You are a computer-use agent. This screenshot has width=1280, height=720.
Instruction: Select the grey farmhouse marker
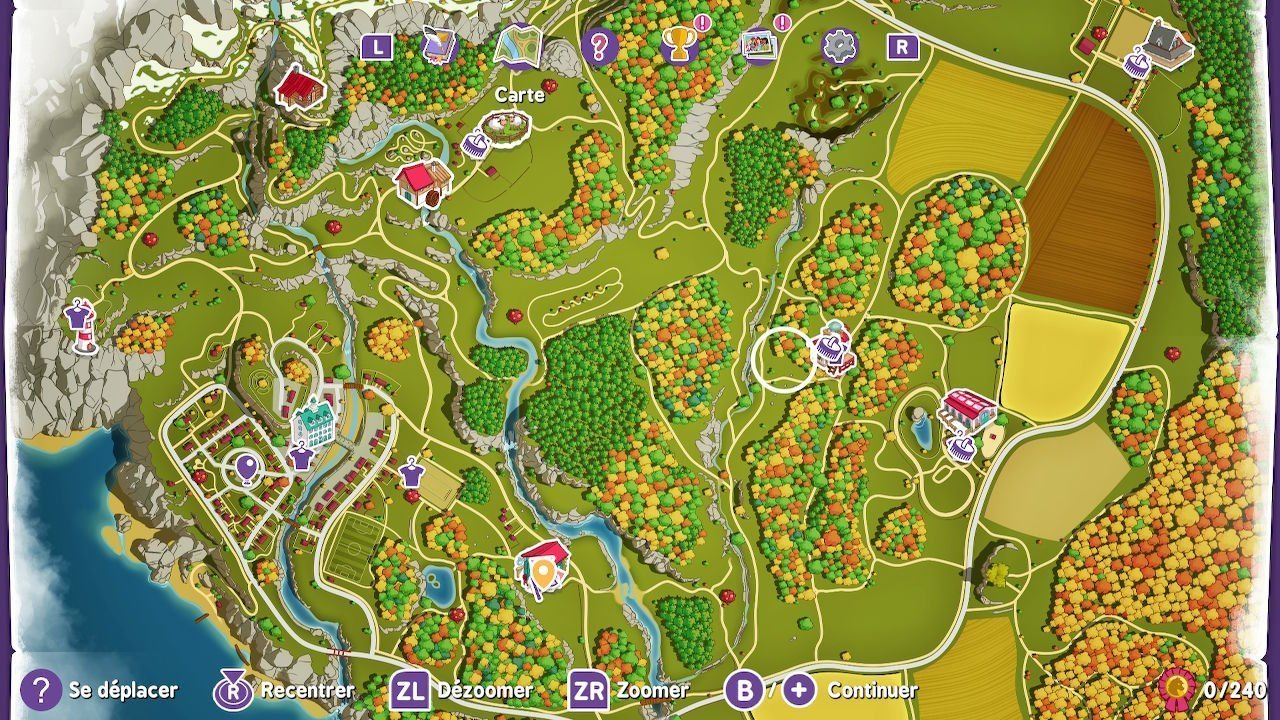(x=1168, y=43)
